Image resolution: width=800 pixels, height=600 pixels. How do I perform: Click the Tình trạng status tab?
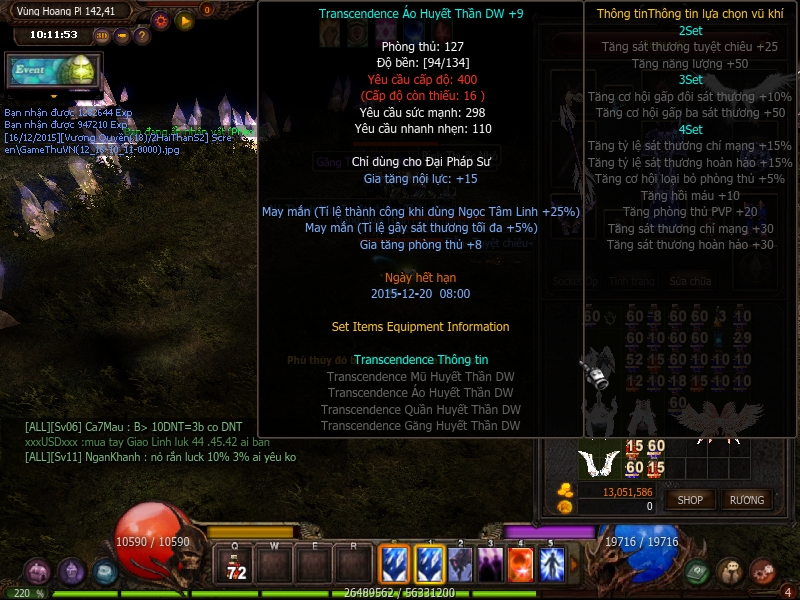pyautogui.click(x=631, y=282)
